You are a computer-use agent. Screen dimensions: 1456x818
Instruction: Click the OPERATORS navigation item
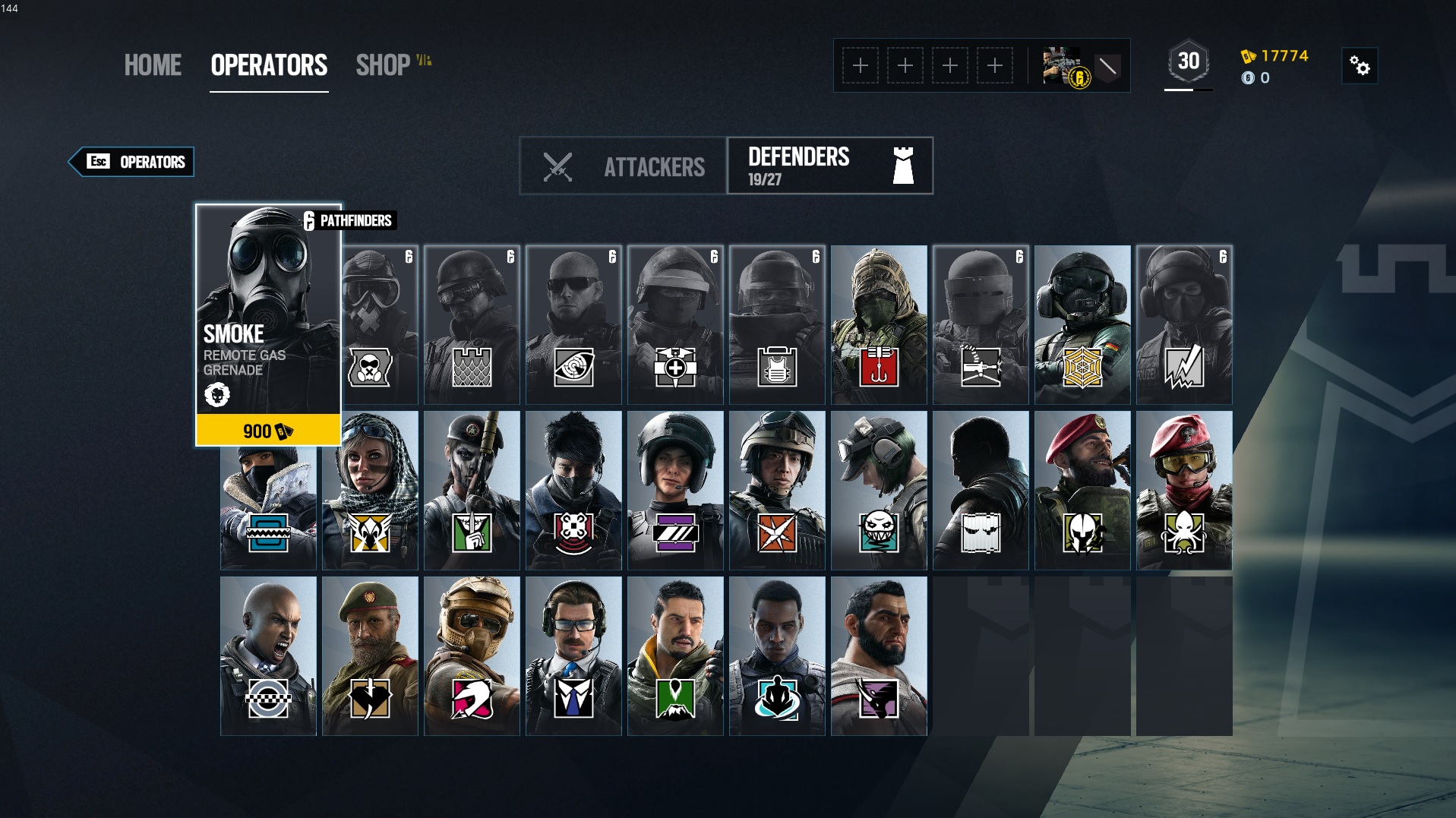(269, 66)
